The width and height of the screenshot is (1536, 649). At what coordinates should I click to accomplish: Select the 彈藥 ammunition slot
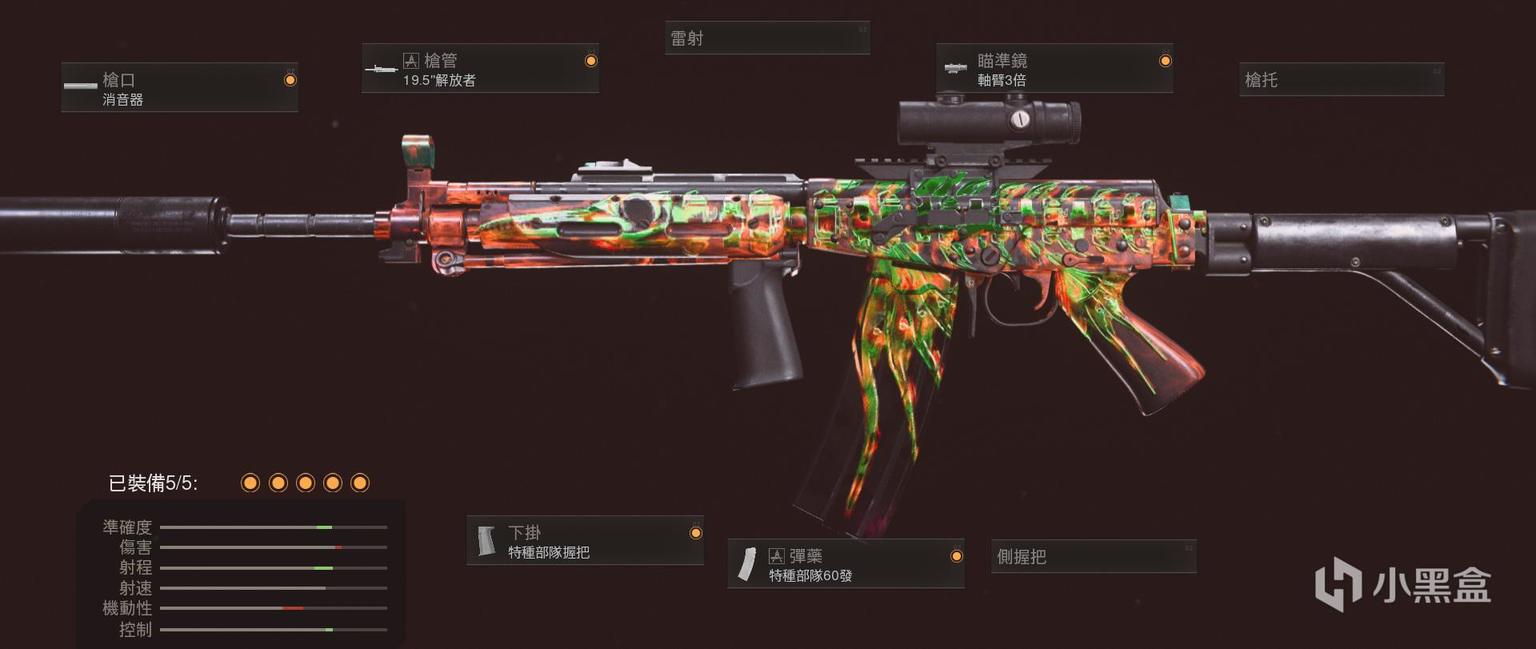[x=846, y=564]
